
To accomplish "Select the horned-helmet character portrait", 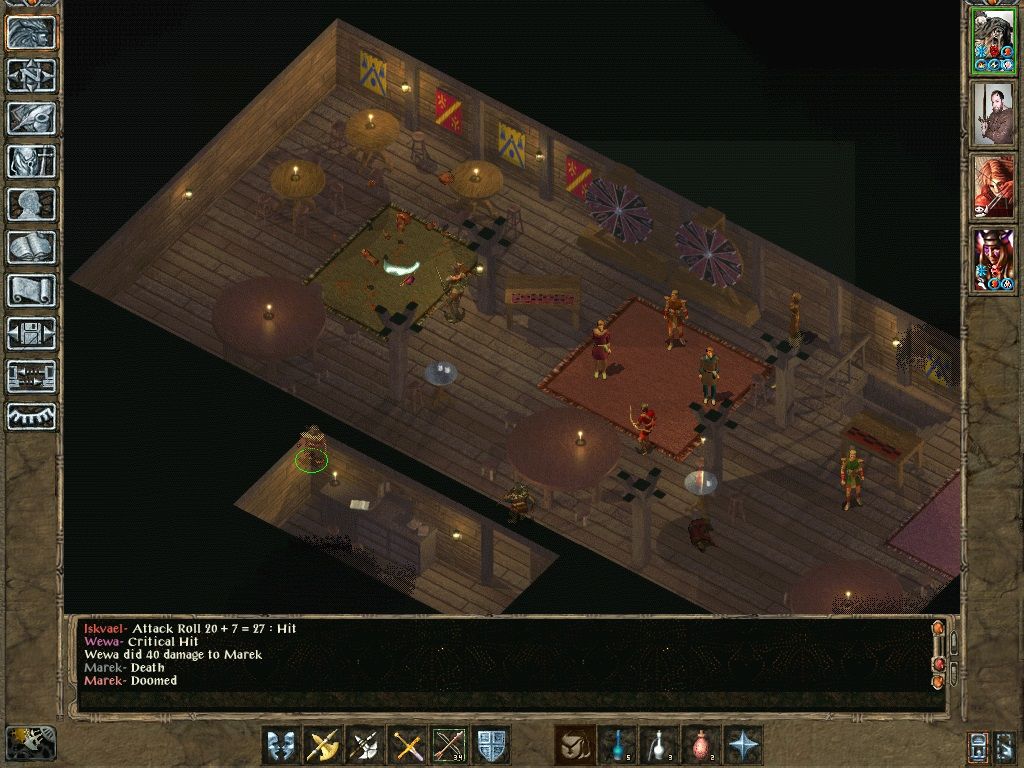I will (x=993, y=260).
